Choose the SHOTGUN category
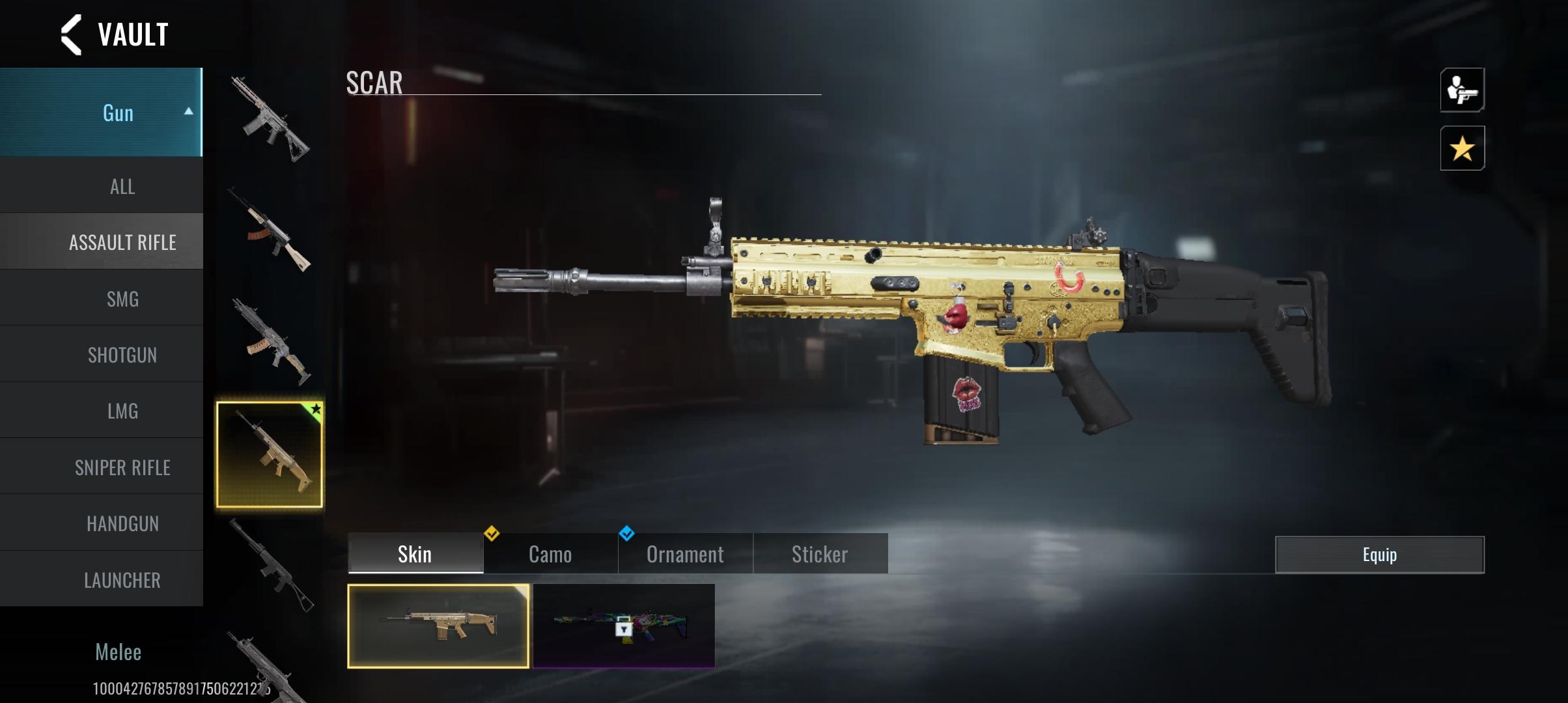This screenshot has width=1568, height=703. point(122,355)
